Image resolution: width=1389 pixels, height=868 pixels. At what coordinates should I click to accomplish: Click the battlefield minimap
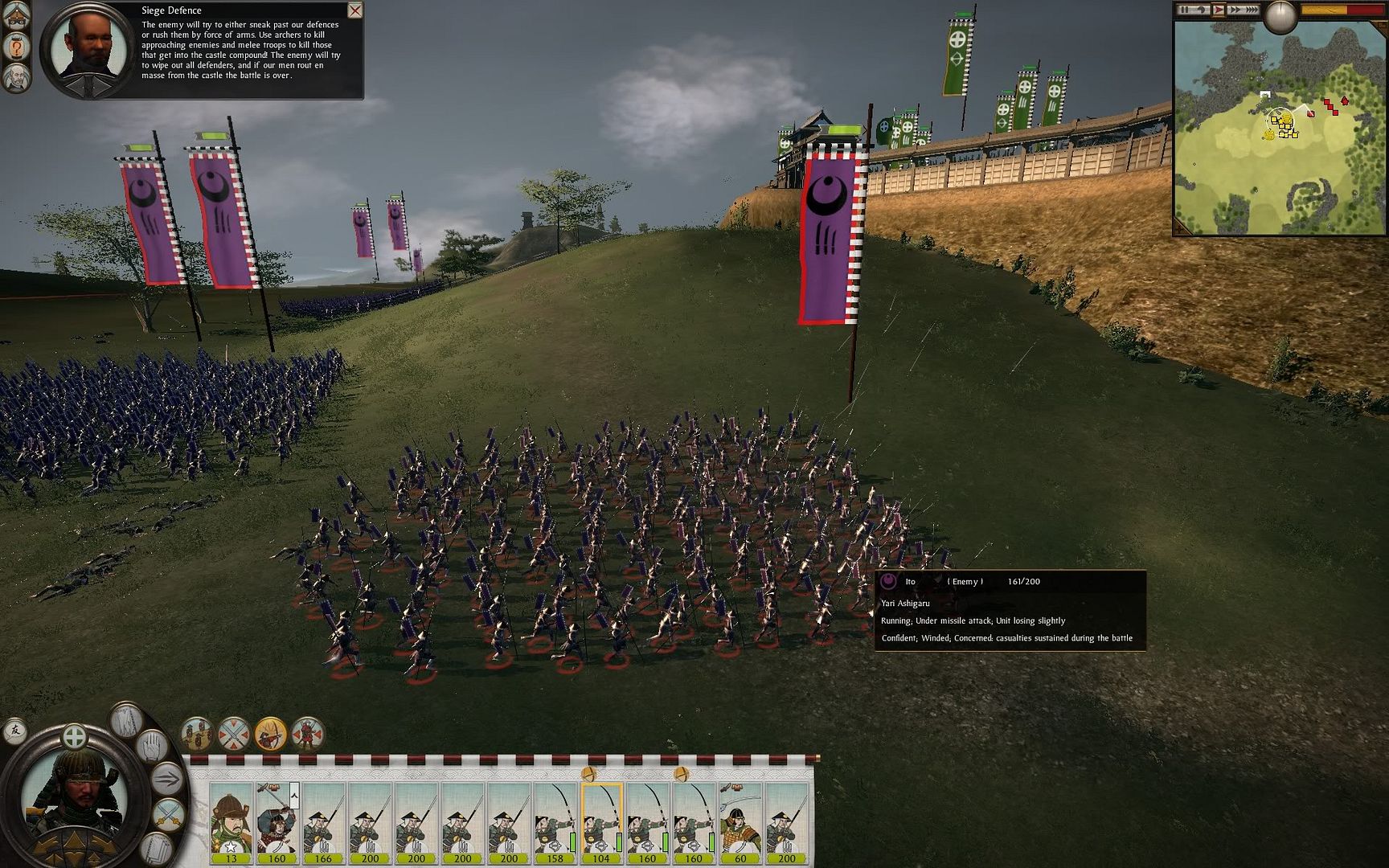[x=1279, y=129]
